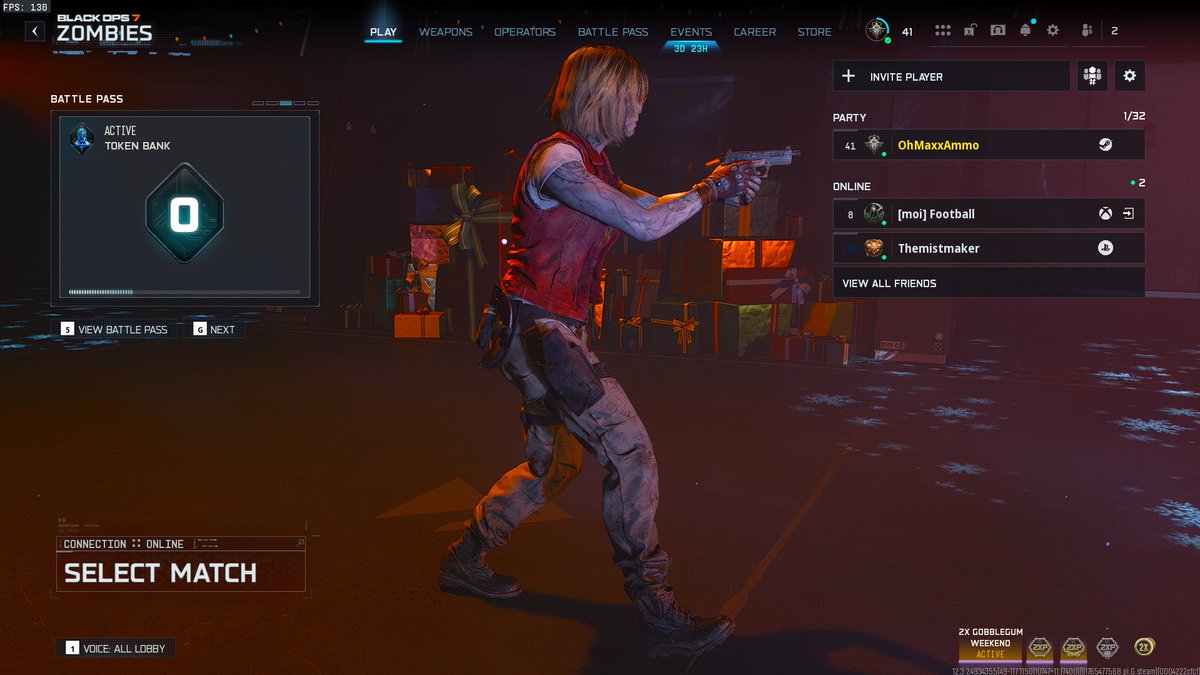This screenshot has width=1200, height=675.
Task: Go back using the top-left arrow
Action: click(x=35, y=31)
